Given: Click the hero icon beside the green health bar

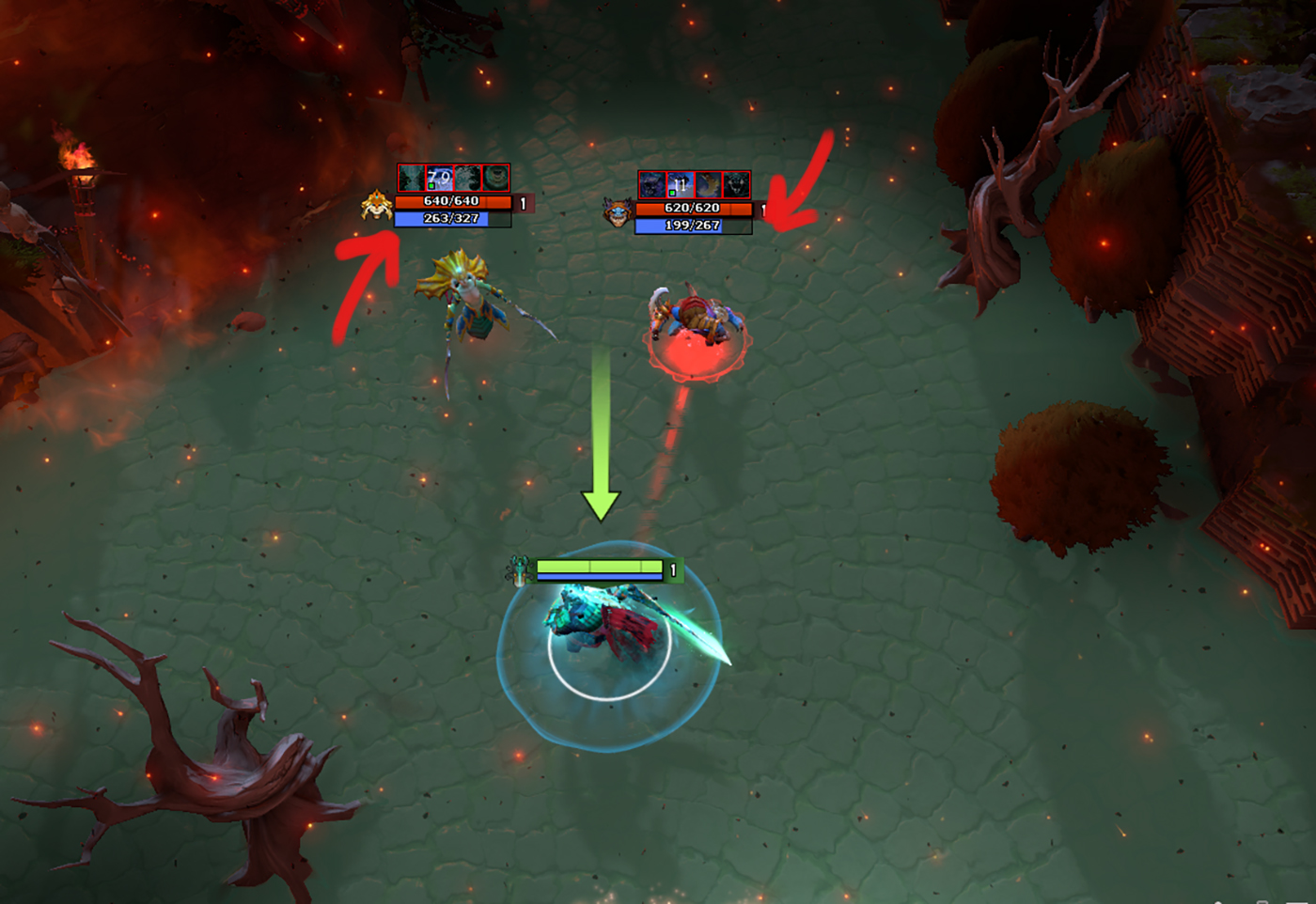Looking at the screenshot, I should click(518, 570).
